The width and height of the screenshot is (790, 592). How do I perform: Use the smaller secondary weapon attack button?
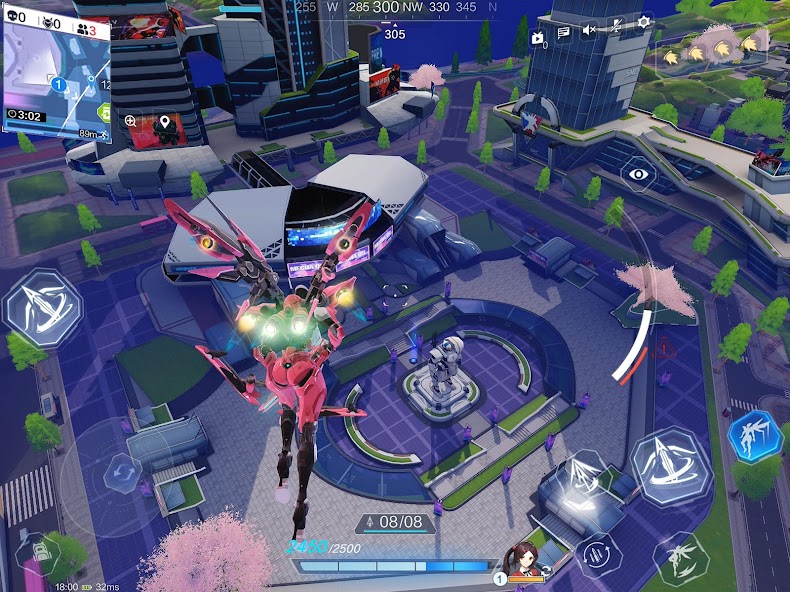click(581, 477)
